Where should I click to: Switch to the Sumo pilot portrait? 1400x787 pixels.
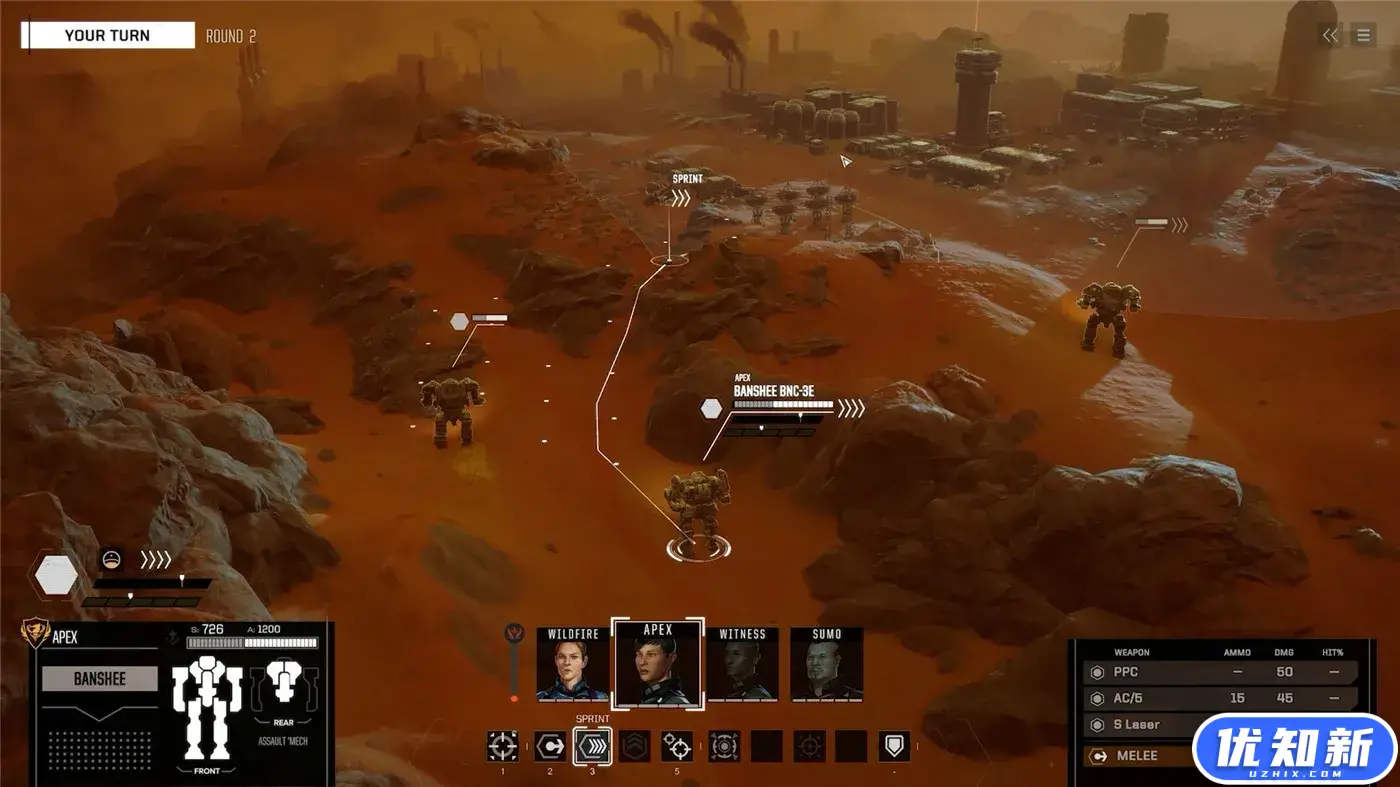click(x=826, y=664)
